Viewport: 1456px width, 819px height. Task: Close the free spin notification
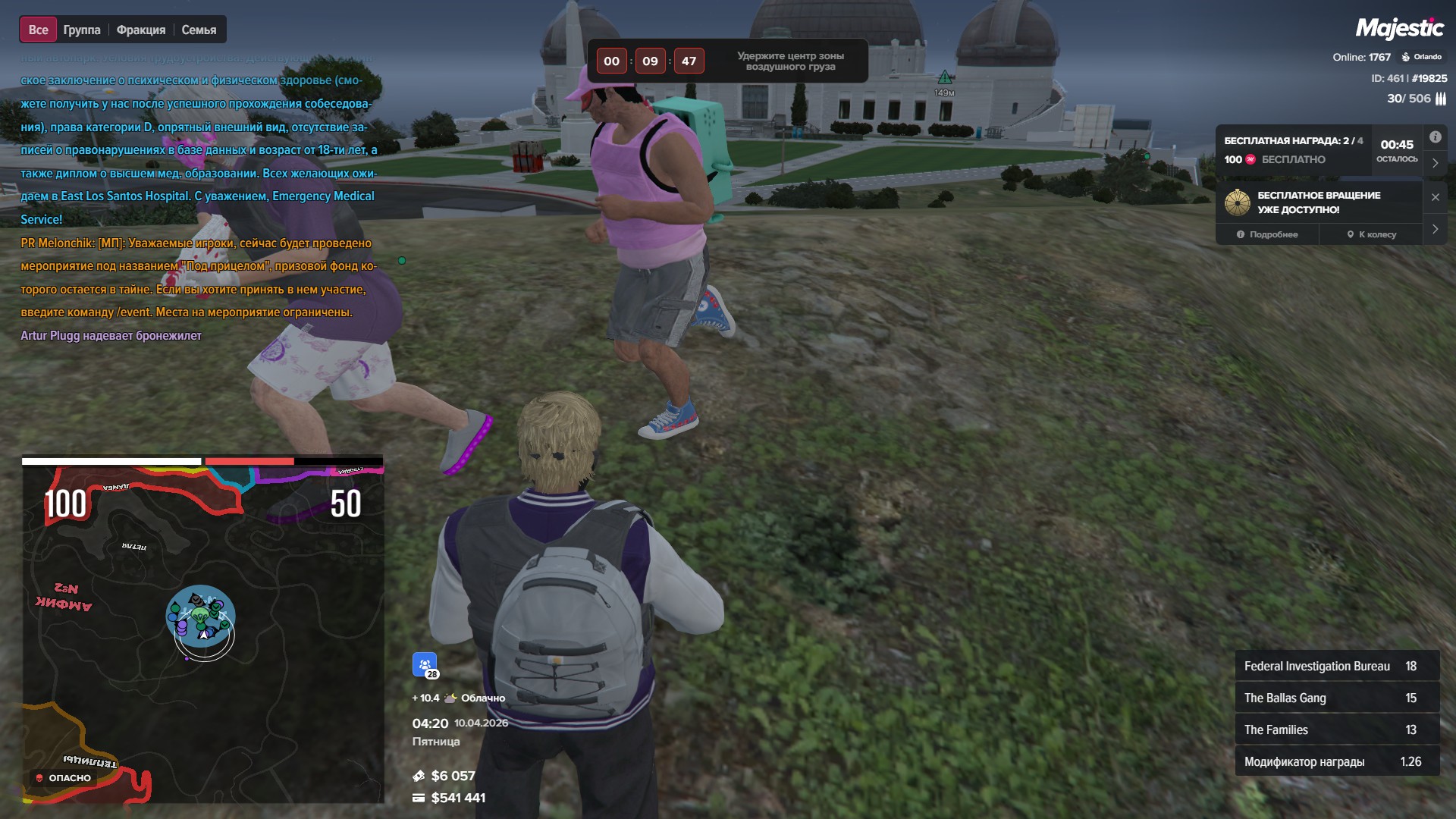[1435, 197]
